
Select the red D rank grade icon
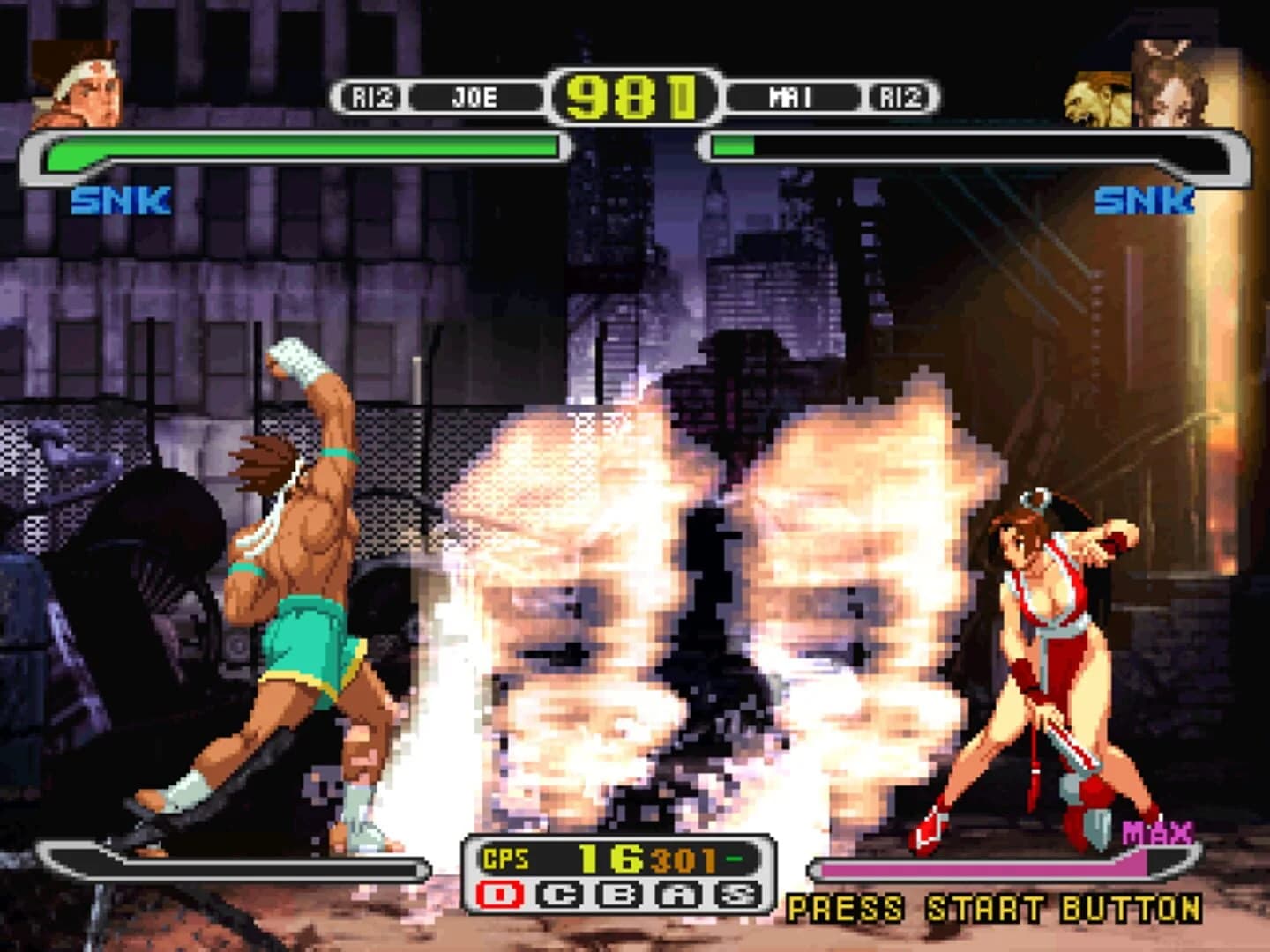[500, 893]
